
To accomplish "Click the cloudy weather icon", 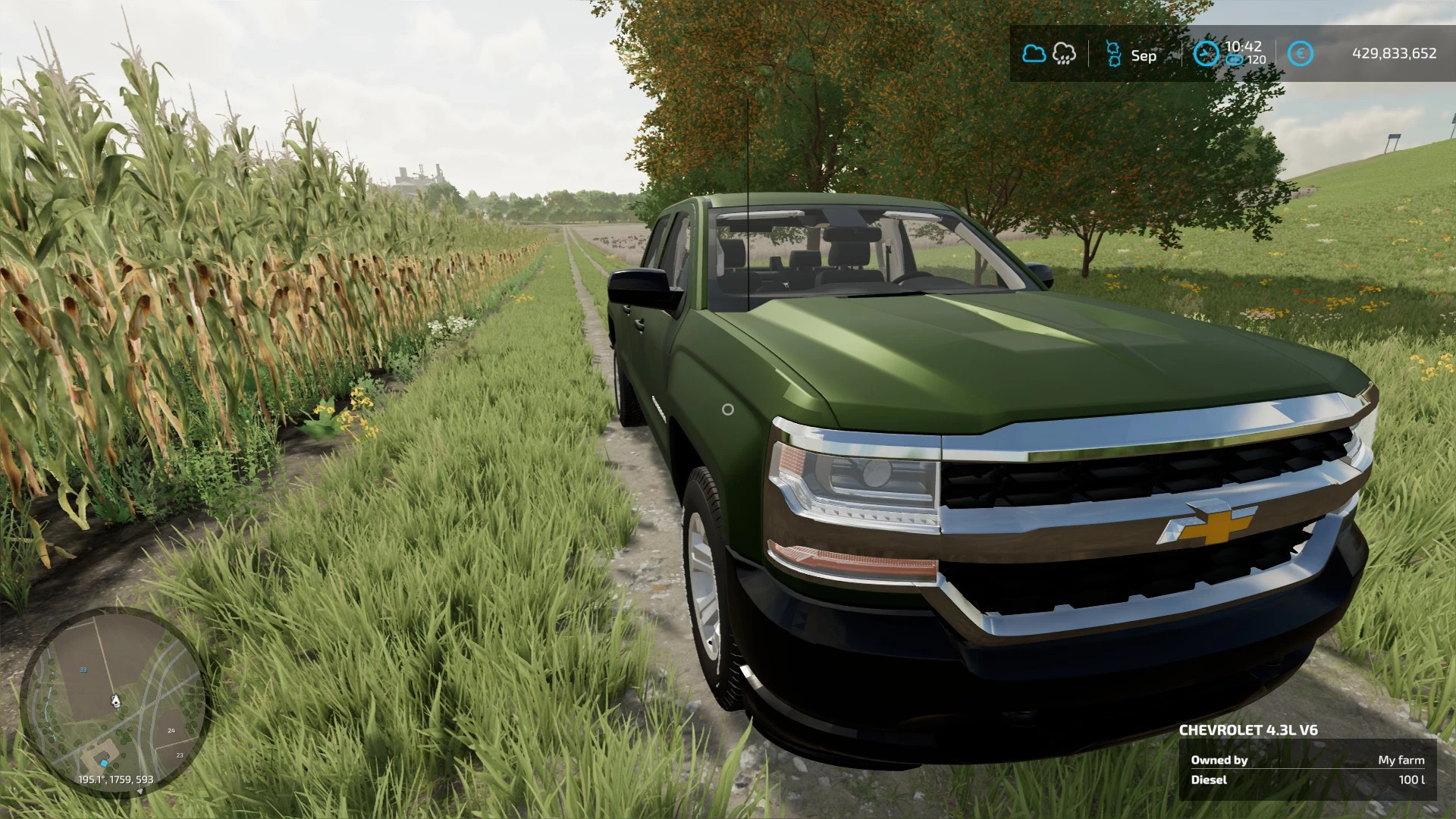I will pyautogui.click(x=1034, y=54).
